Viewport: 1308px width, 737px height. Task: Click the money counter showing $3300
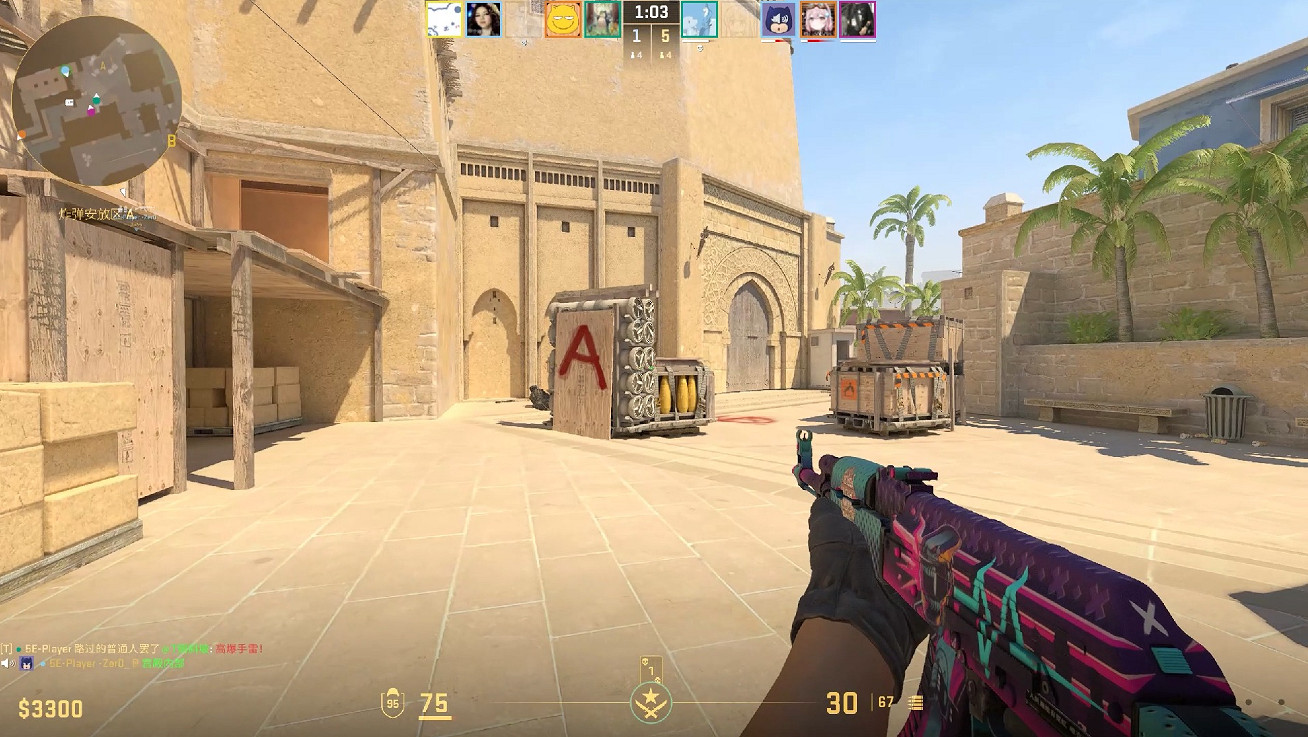[x=50, y=707]
